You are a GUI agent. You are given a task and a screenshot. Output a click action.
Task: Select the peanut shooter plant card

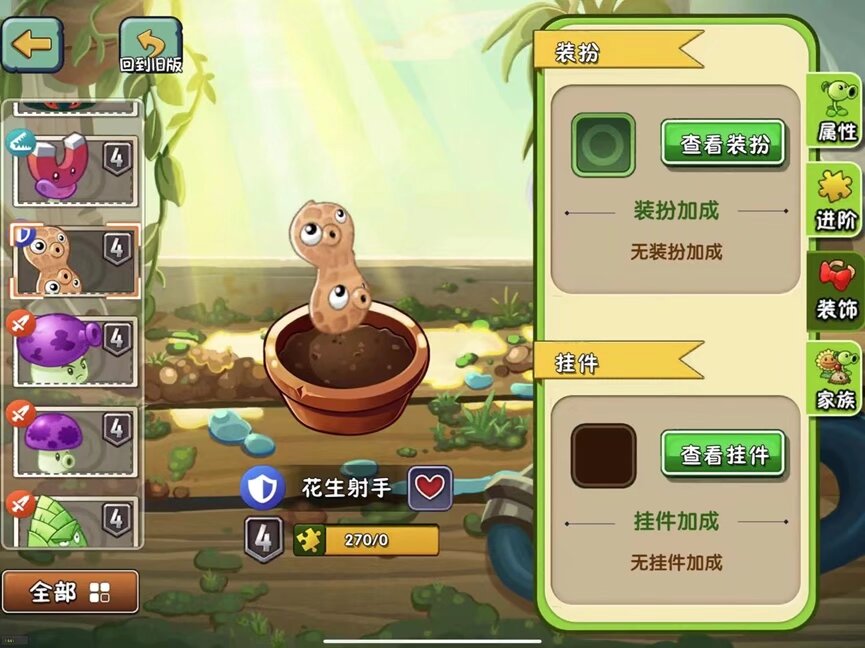click(75, 256)
